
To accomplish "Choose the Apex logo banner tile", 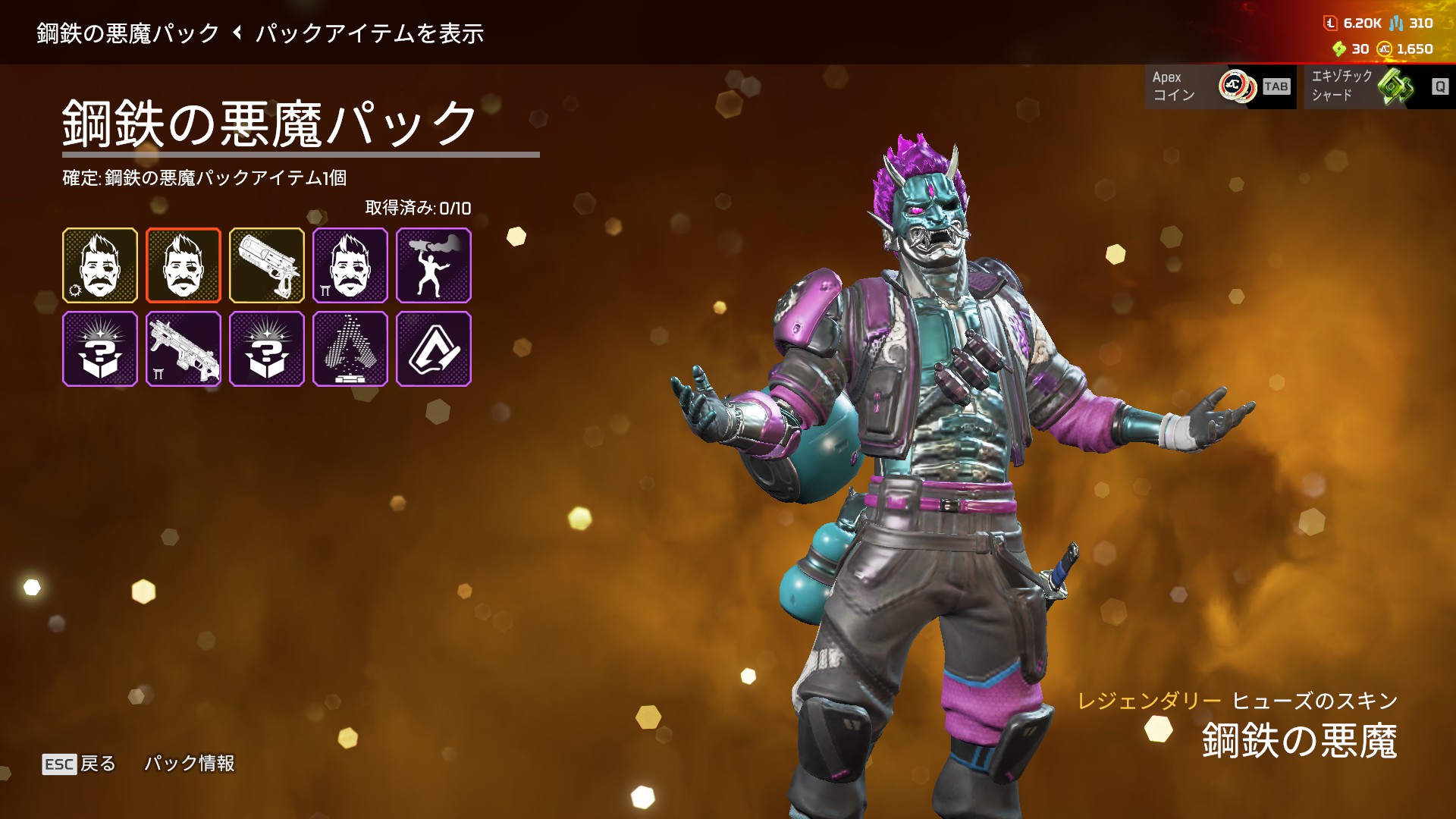I will [434, 349].
